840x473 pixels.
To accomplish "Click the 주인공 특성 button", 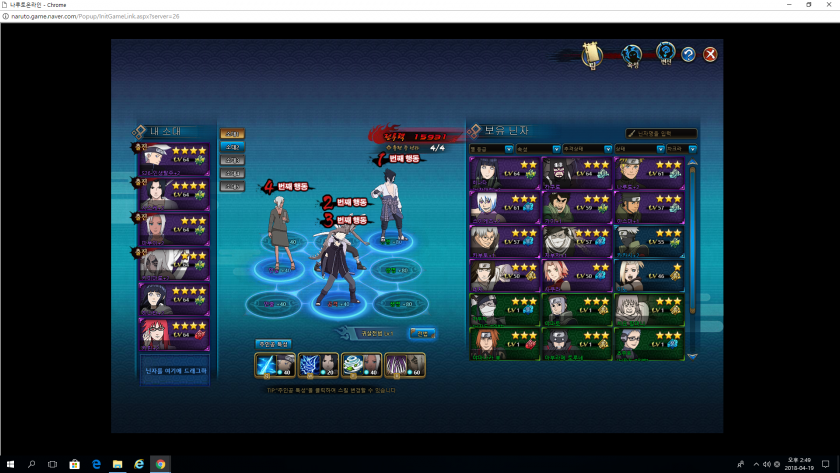I will (x=272, y=344).
